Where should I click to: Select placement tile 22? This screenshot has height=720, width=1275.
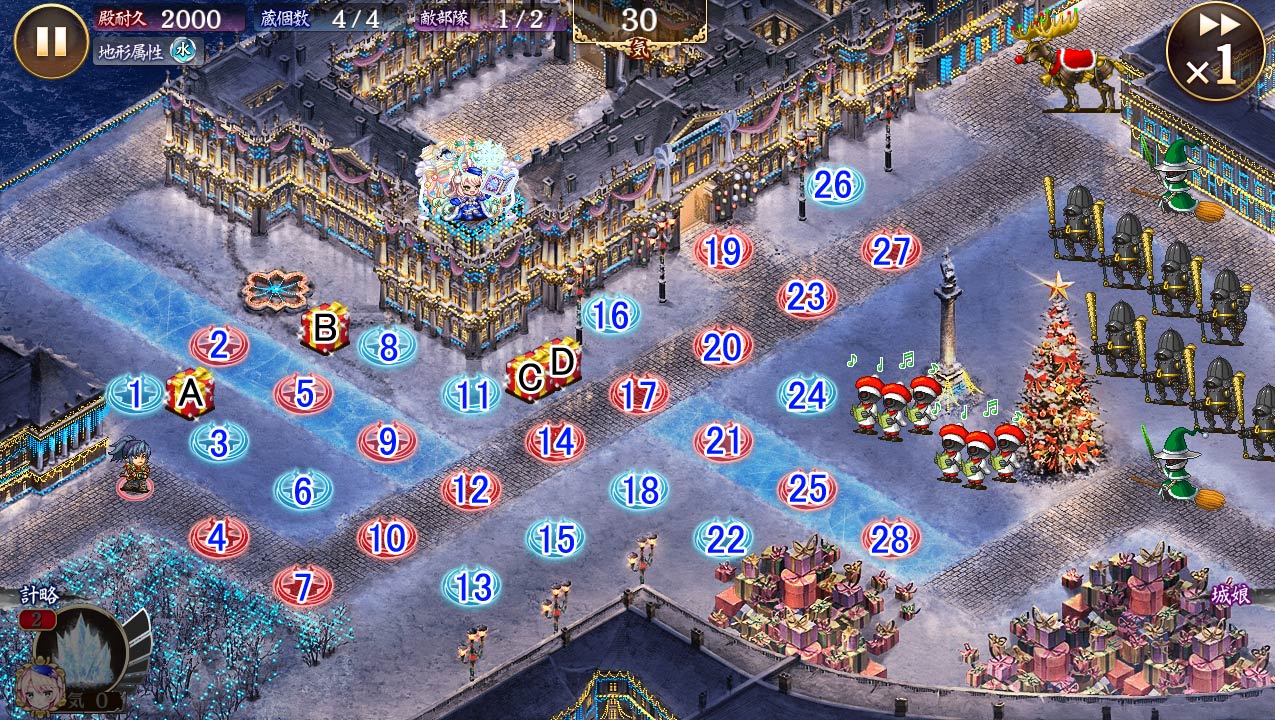pos(723,539)
